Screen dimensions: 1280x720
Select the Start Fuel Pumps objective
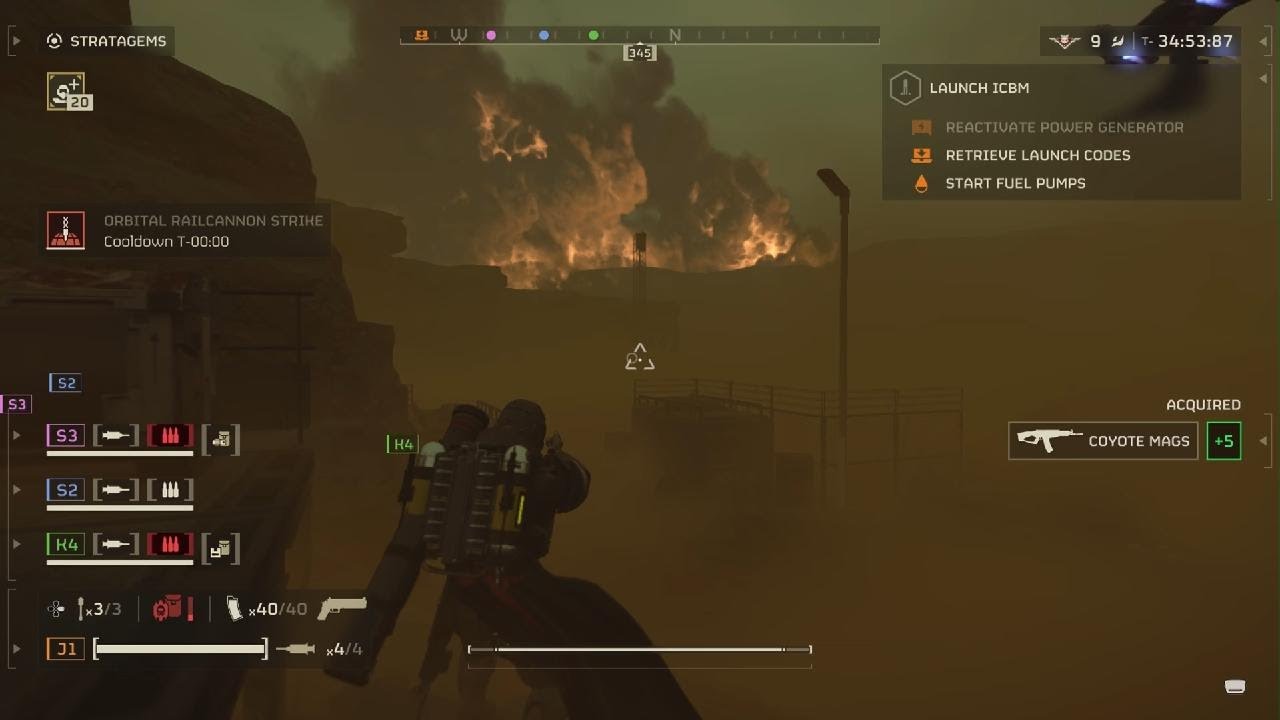pyautogui.click(x=1014, y=183)
